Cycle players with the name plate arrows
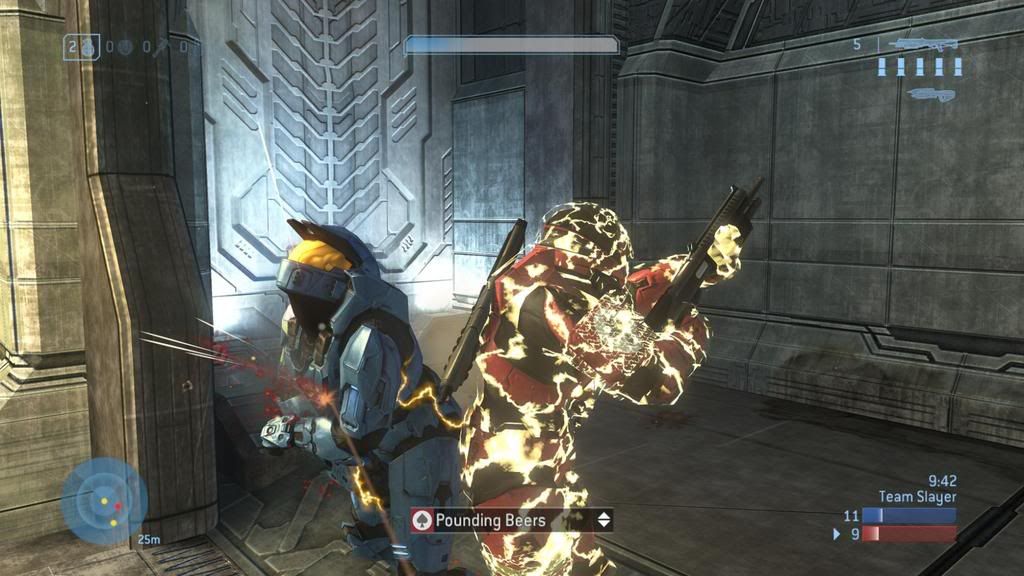The width and height of the screenshot is (1024, 576). pyautogui.click(x=603, y=520)
